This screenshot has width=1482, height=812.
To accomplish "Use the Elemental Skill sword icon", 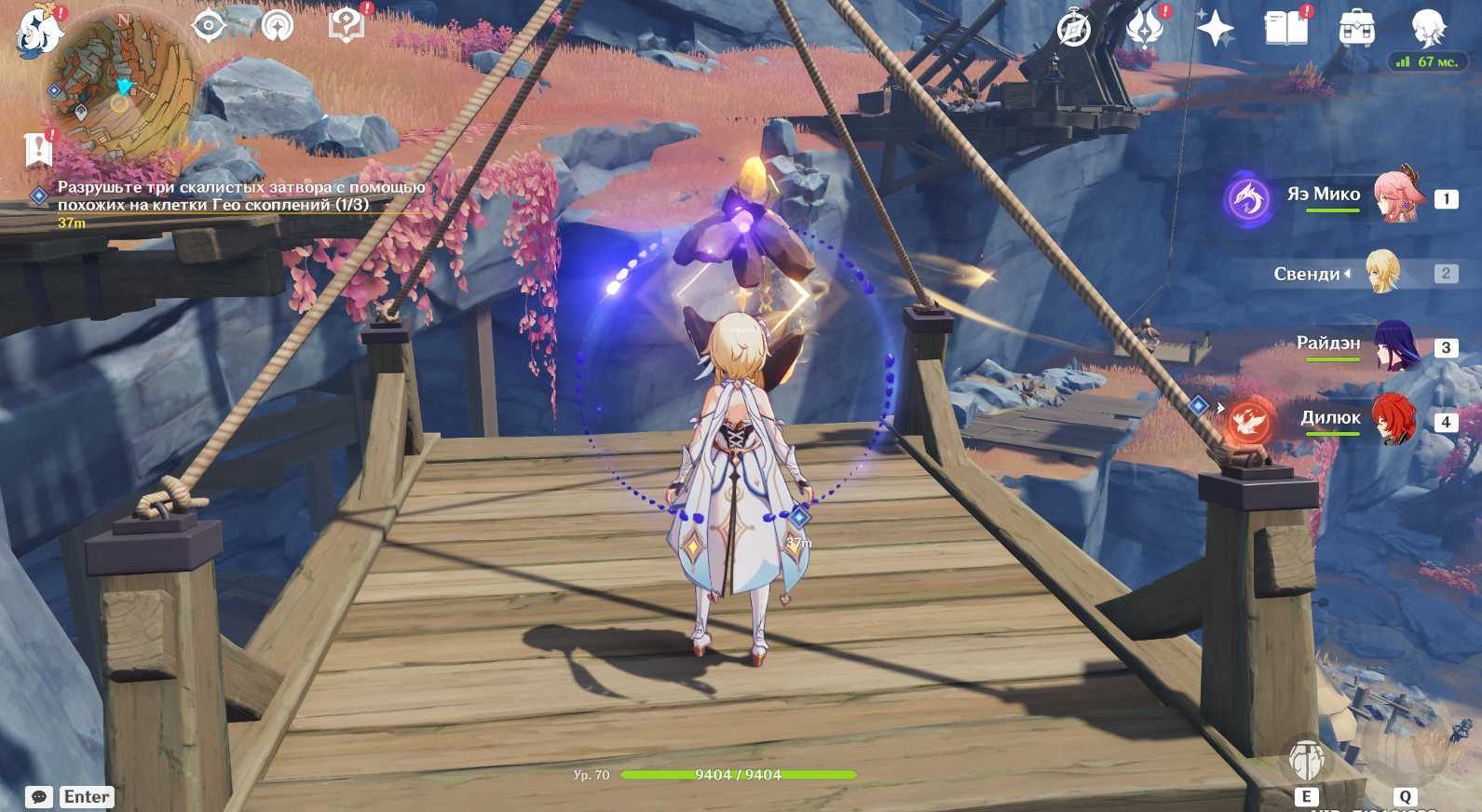I will (x=1306, y=760).
